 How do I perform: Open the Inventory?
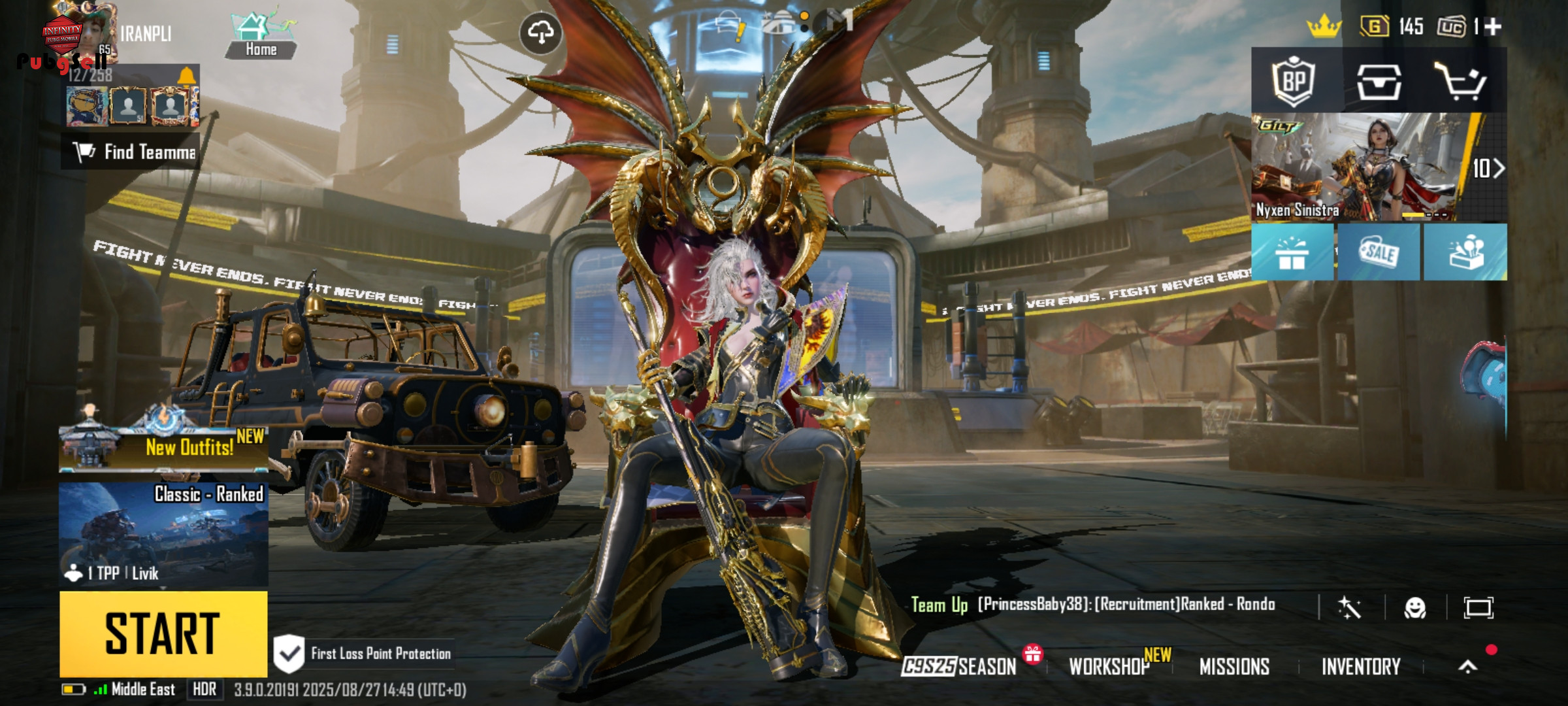coord(1361,666)
